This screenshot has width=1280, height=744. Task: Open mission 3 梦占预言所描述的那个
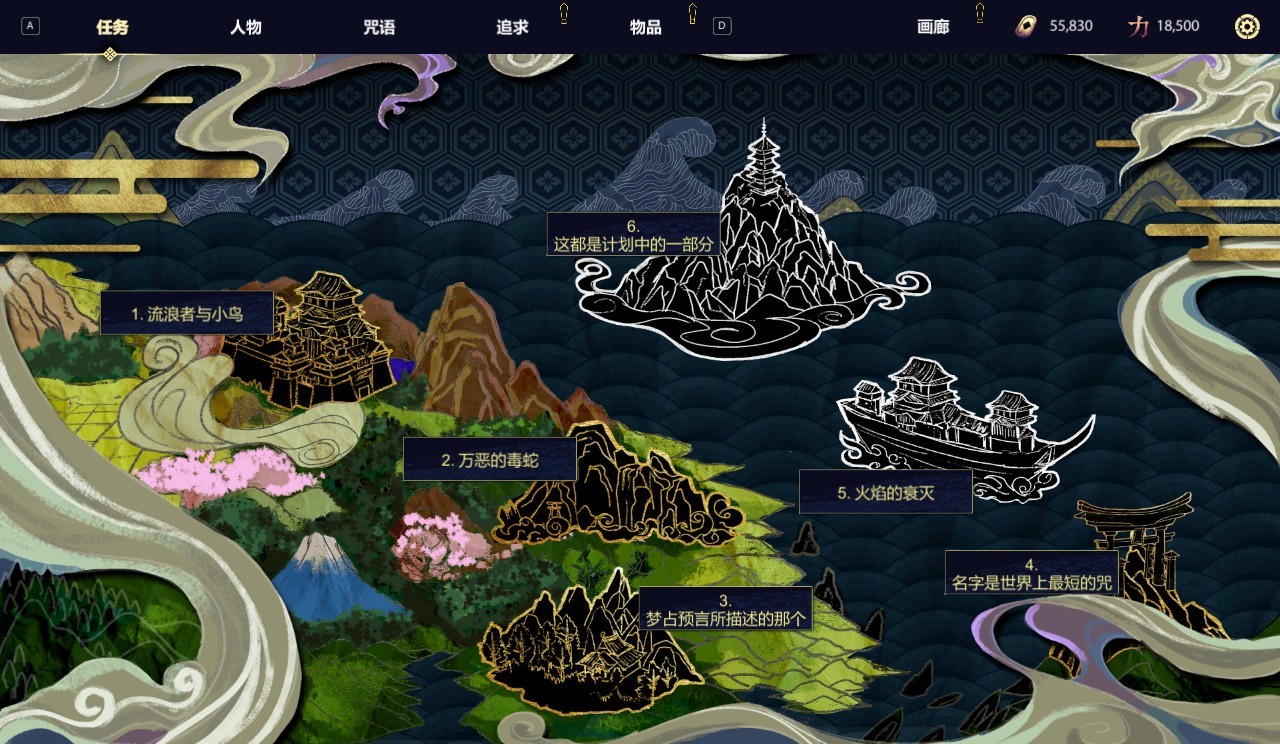click(x=725, y=609)
